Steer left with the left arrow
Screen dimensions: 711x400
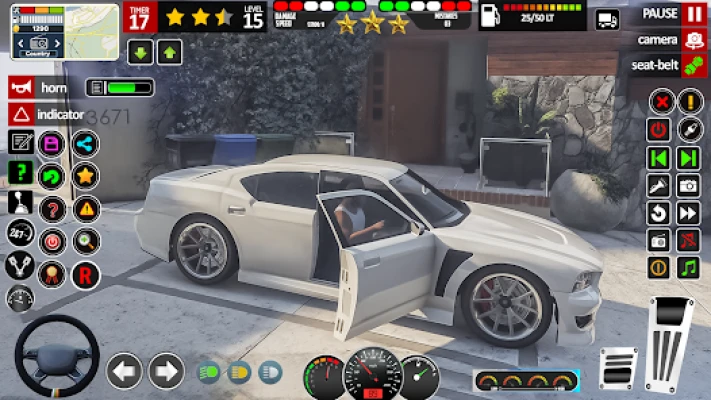coord(124,372)
